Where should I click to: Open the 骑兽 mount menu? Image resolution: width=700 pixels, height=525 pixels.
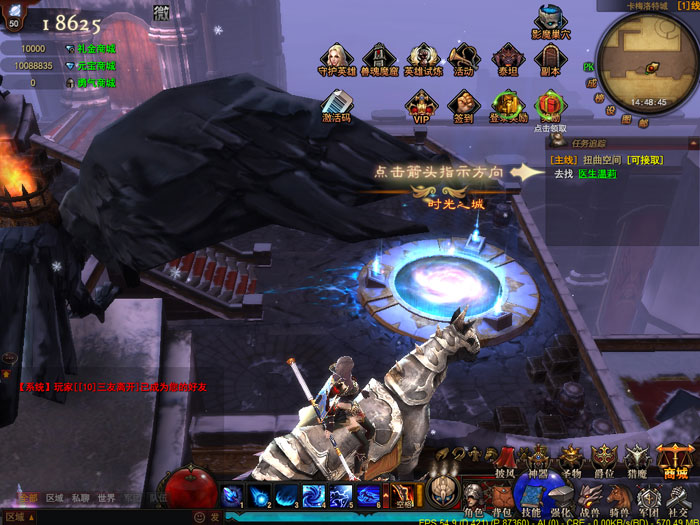(618, 495)
